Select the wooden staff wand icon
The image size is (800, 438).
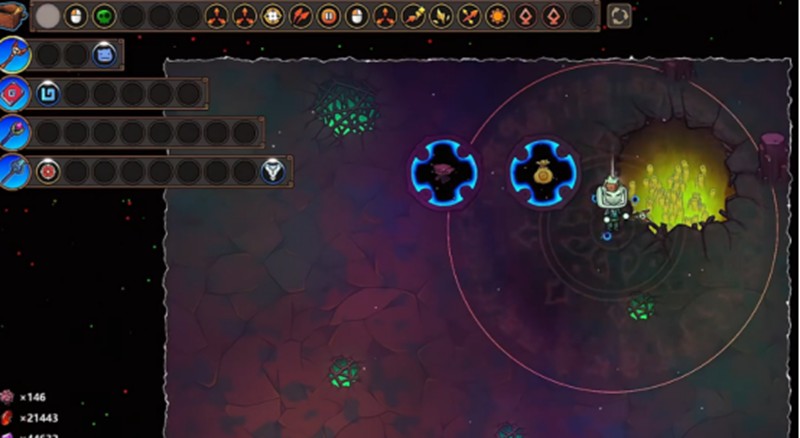pos(13,55)
